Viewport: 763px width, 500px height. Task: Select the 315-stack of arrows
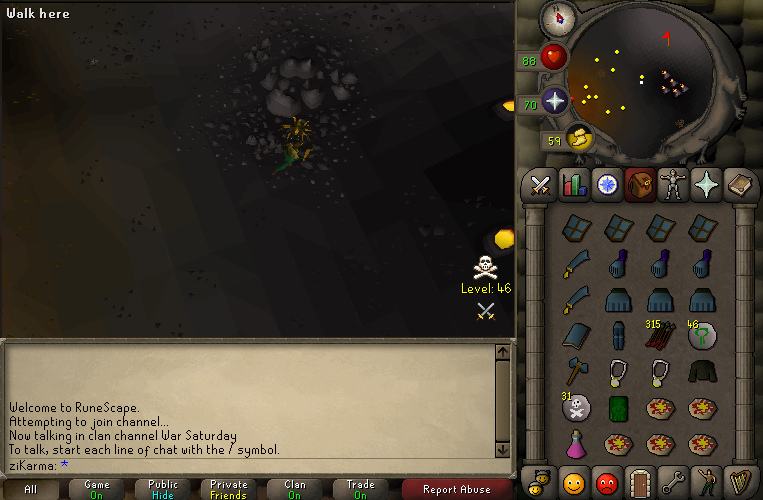coord(658,335)
